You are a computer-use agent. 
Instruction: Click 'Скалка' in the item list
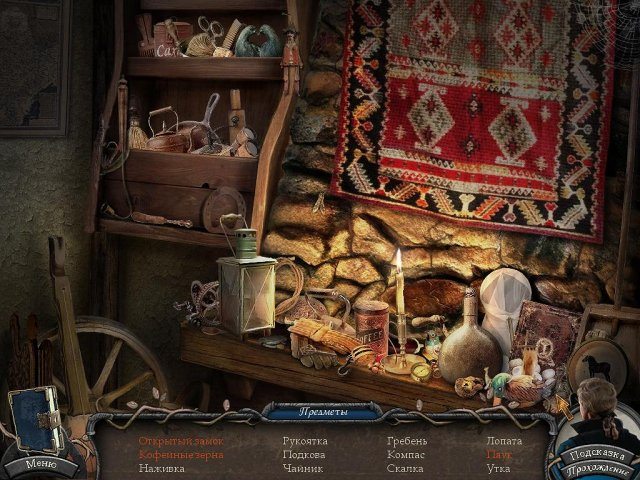pos(405,467)
